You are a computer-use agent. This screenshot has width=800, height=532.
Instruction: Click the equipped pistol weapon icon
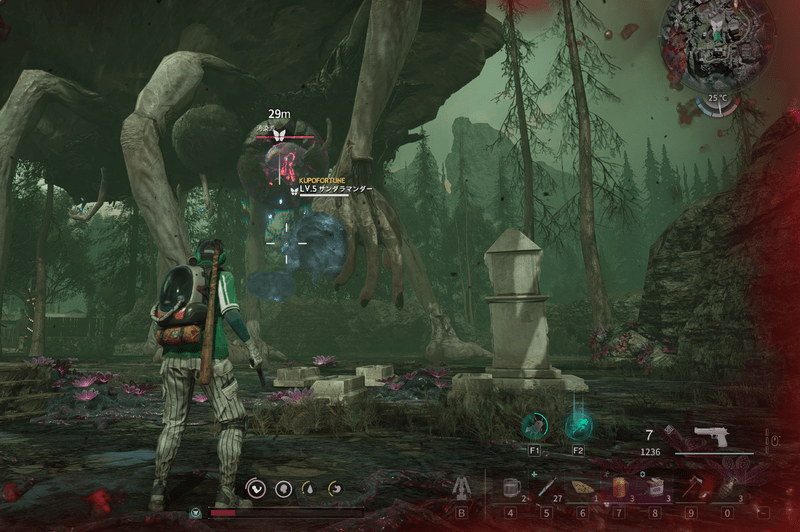point(711,435)
